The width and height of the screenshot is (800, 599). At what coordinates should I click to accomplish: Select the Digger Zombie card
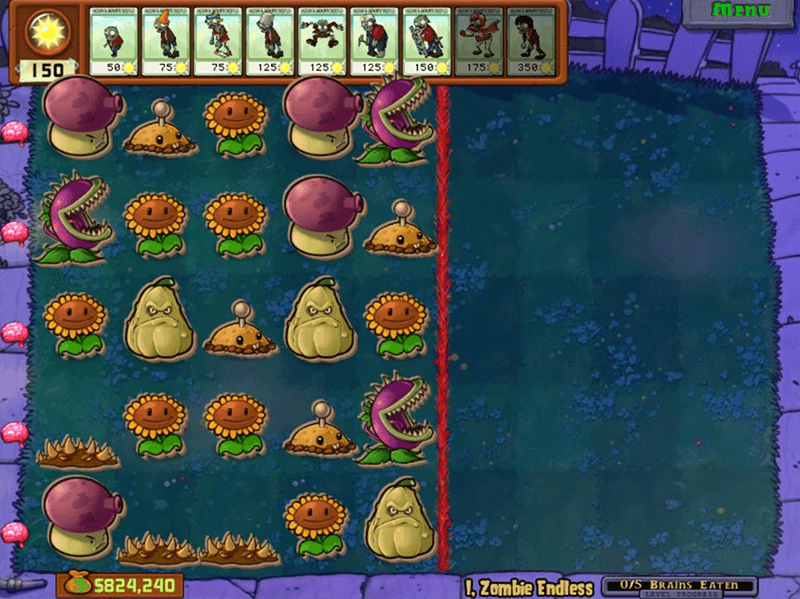click(374, 41)
